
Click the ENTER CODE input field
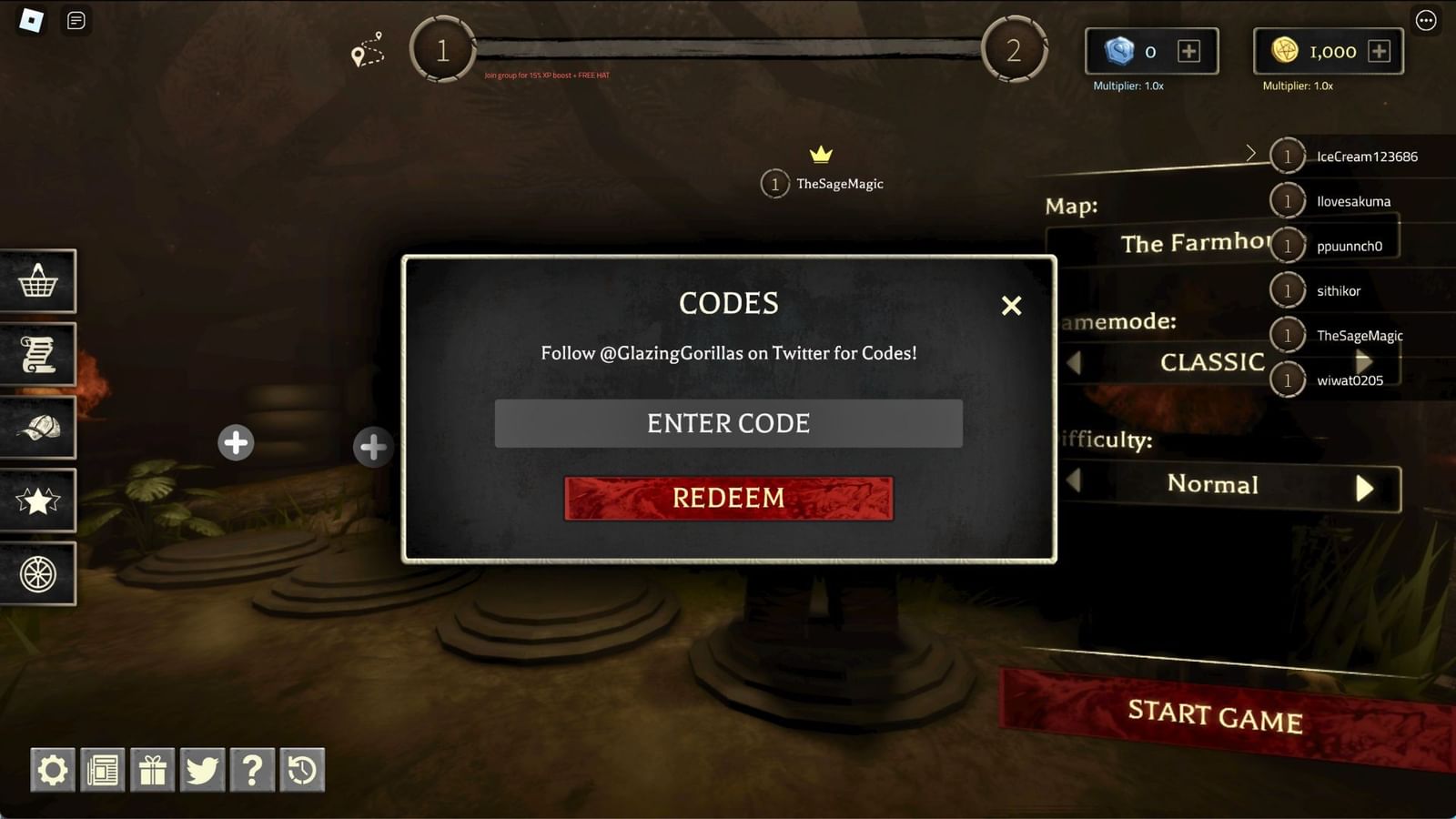click(x=727, y=422)
